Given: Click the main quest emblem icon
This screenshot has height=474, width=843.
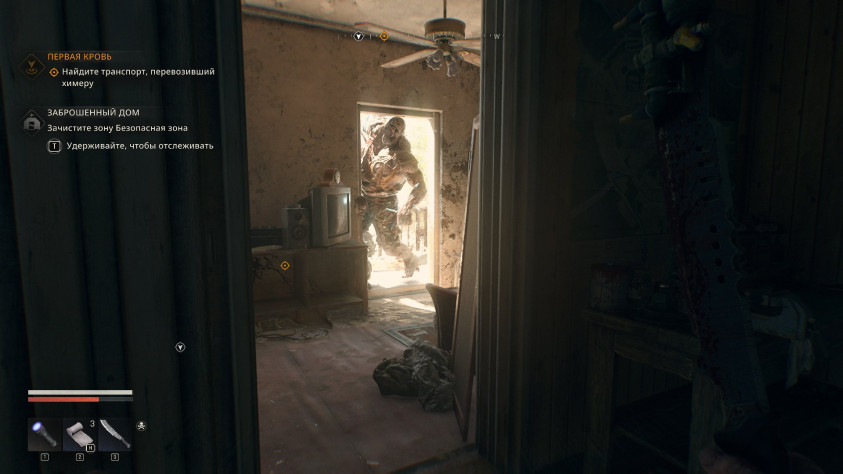Looking at the screenshot, I should click(x=32, y=66).
